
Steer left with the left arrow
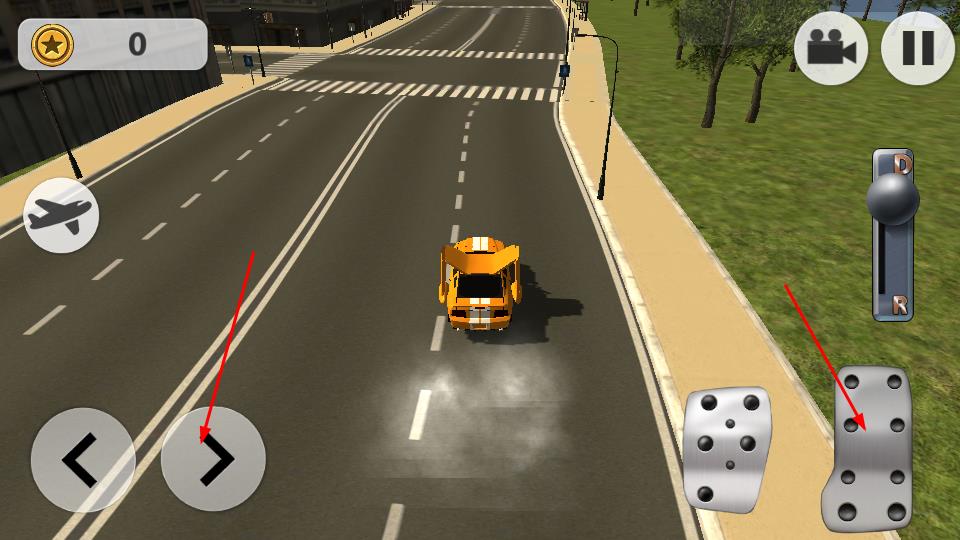coord(82,460)
